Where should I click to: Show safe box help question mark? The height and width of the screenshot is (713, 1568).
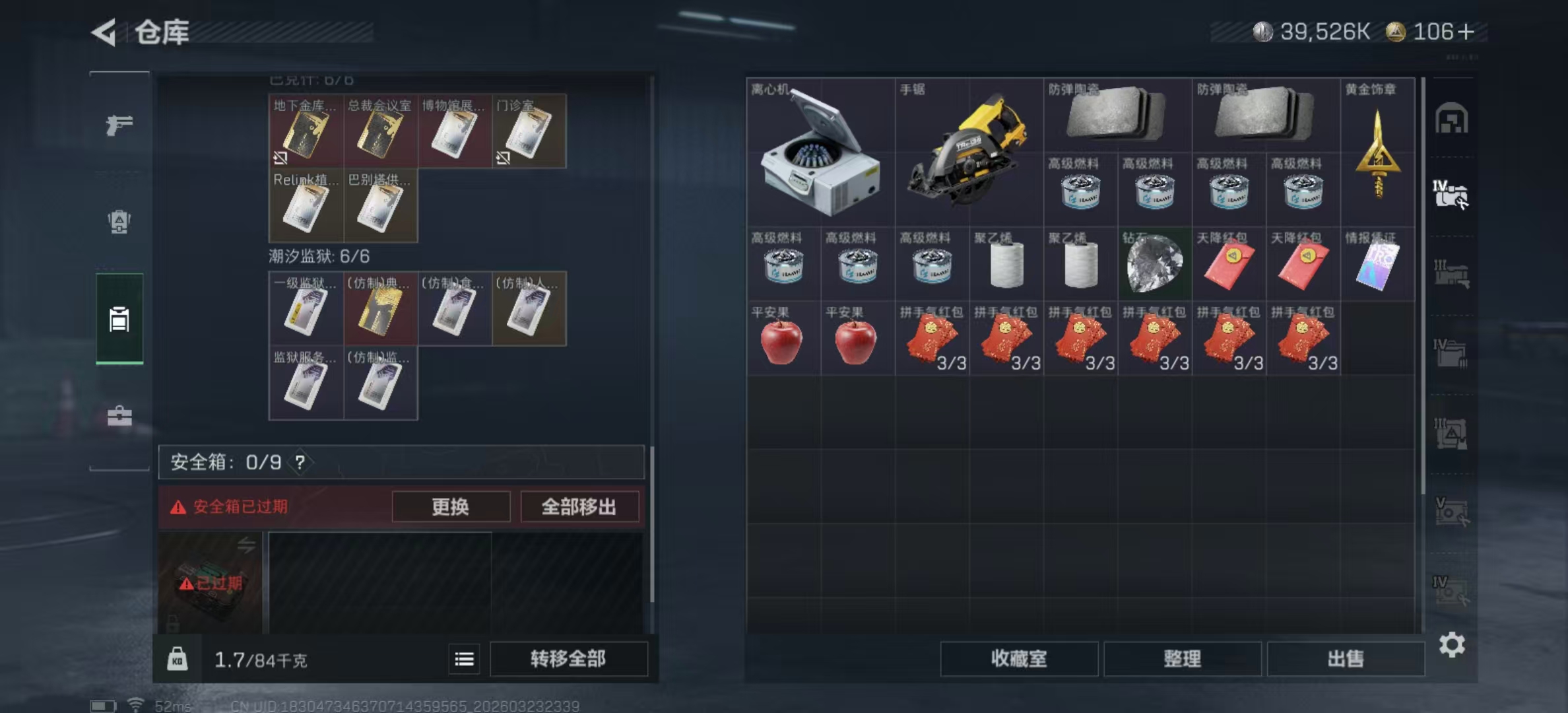300,462
